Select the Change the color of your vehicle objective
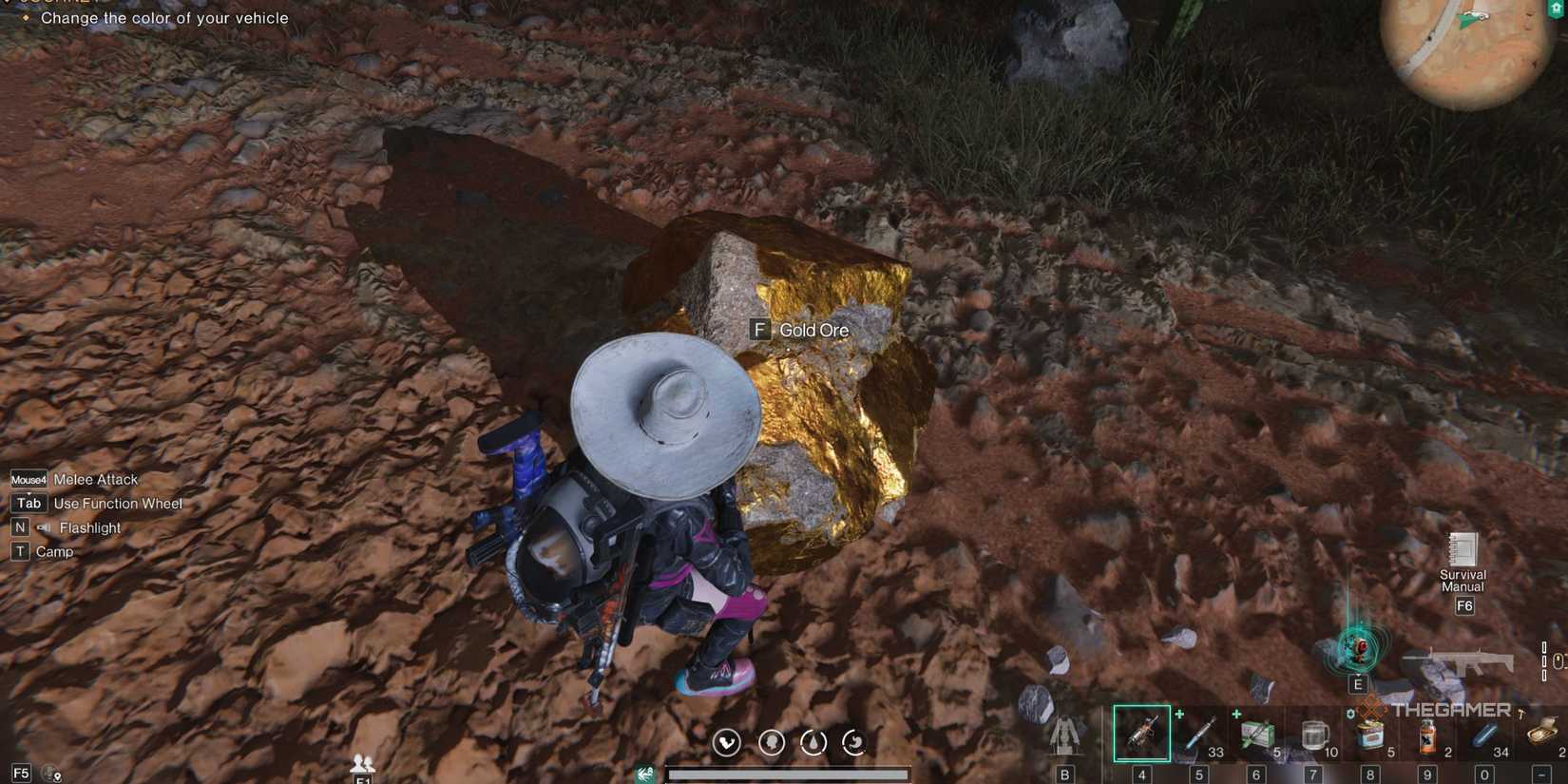Screen dimensions: 1568x784 pyautogui.click(x=165, y=18)
